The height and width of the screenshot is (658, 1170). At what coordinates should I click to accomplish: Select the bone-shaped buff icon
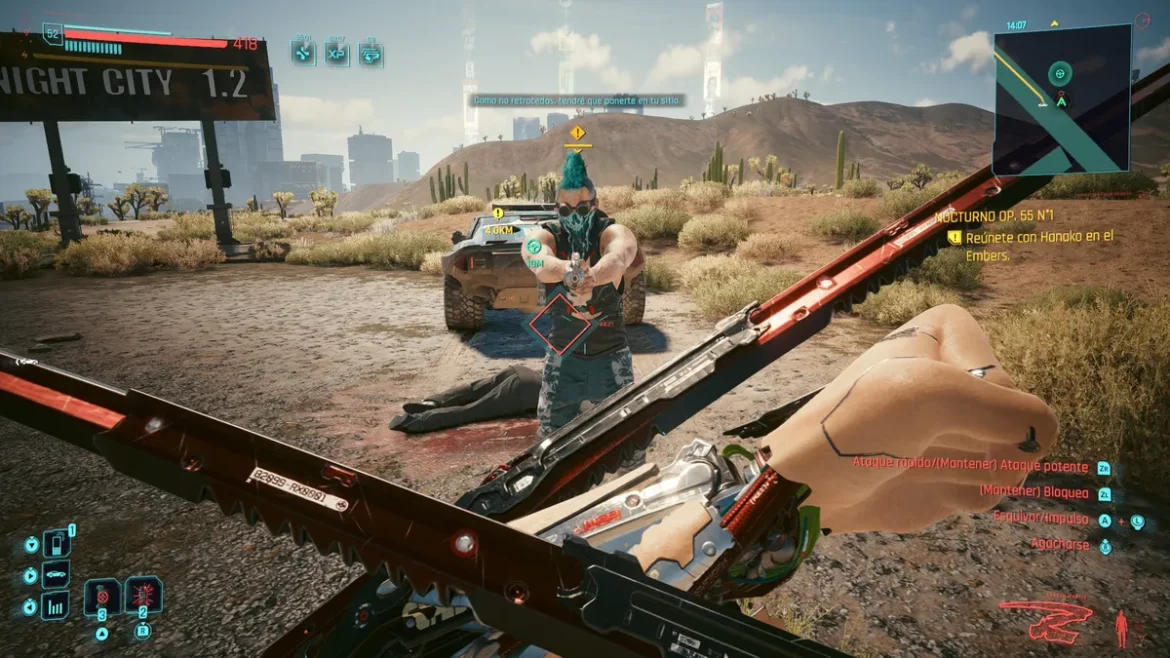303,51
